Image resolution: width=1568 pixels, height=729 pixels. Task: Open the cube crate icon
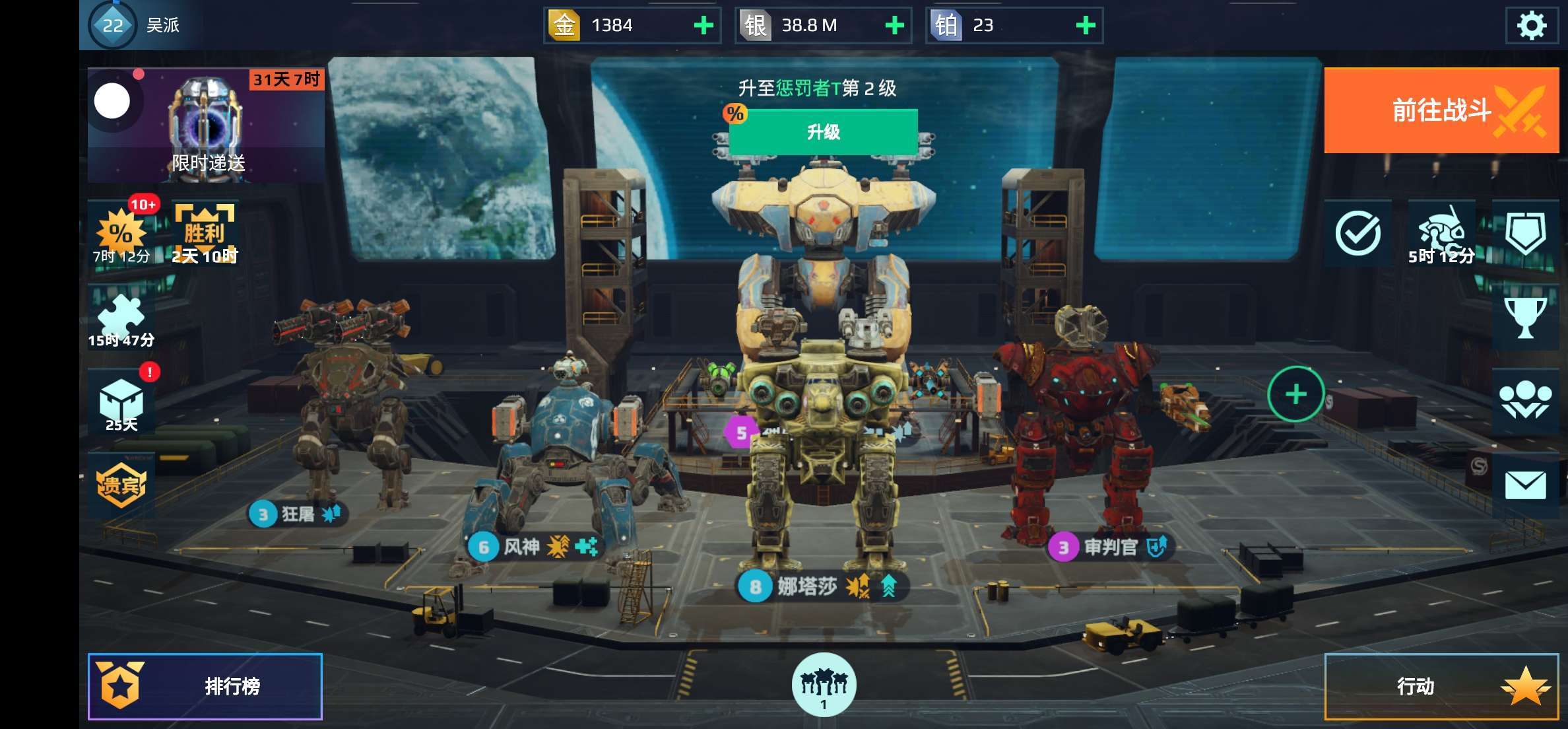pos(121,403)
